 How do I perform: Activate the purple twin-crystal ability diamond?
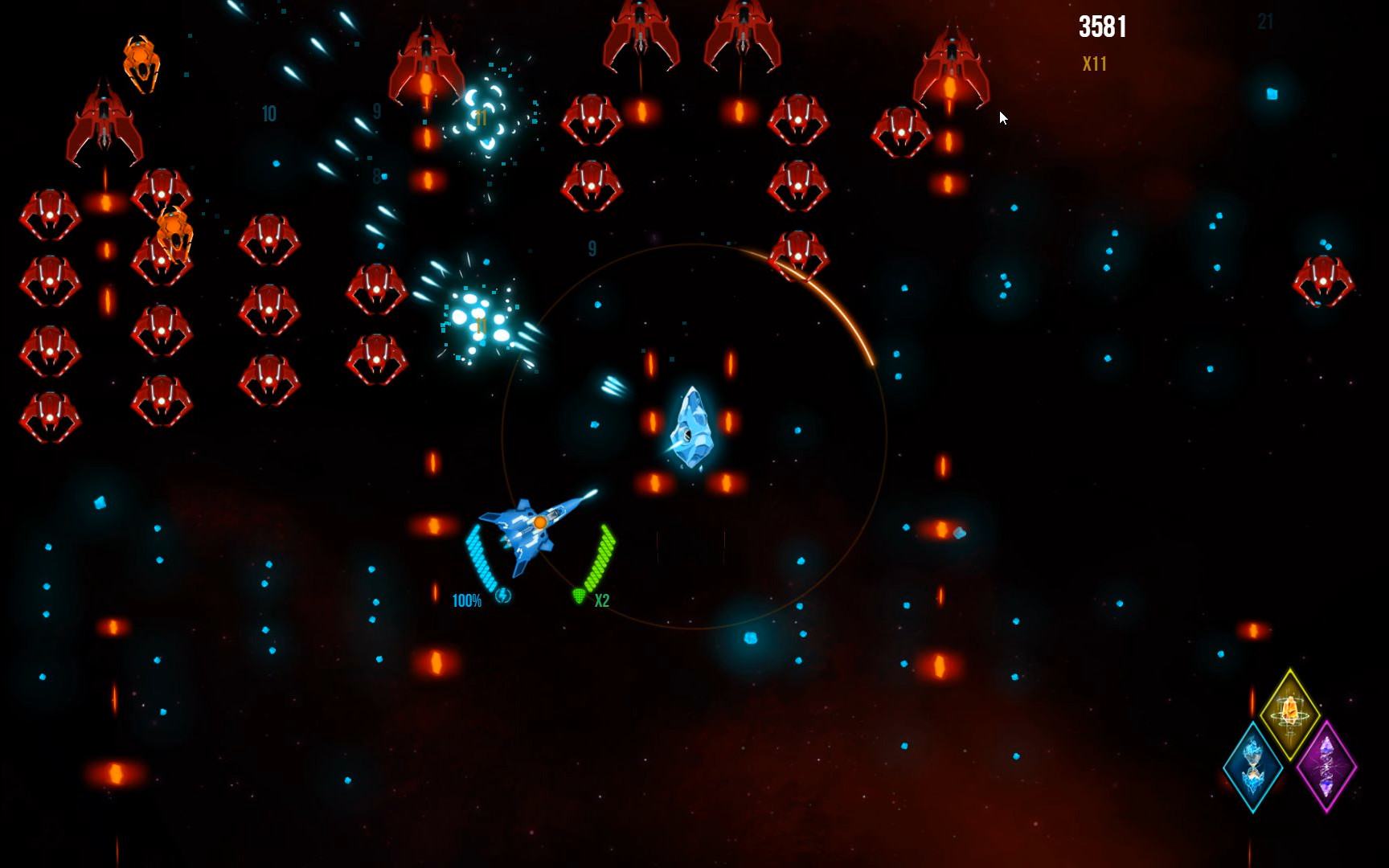click(x=1326, y=766)
